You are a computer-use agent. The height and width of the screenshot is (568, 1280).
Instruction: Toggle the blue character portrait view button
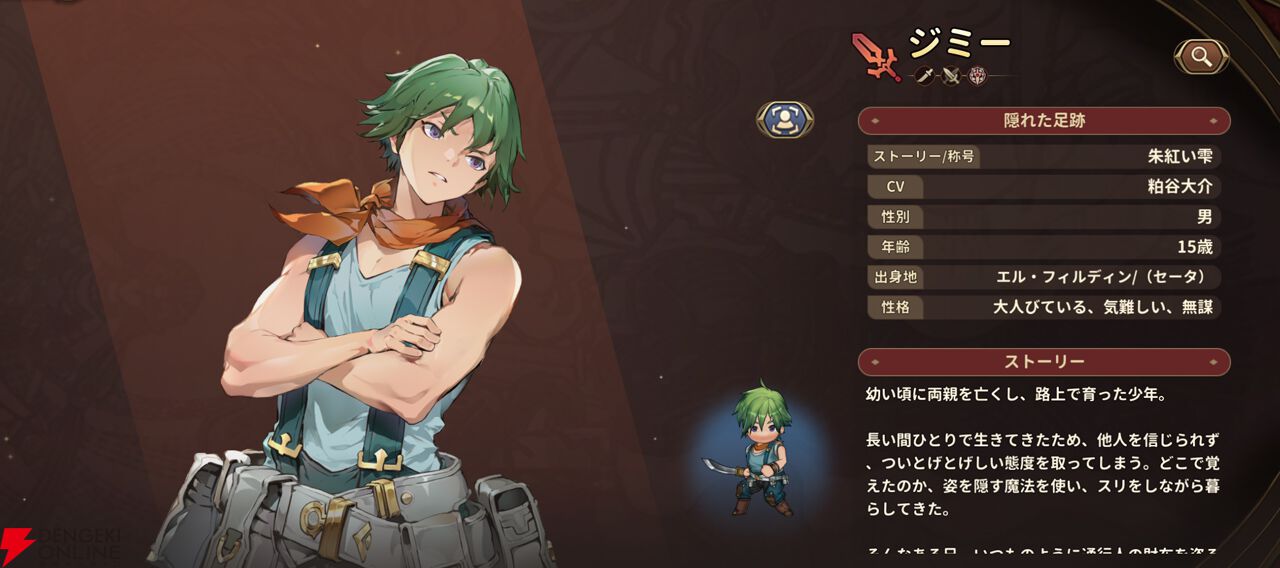click(785, 120)
